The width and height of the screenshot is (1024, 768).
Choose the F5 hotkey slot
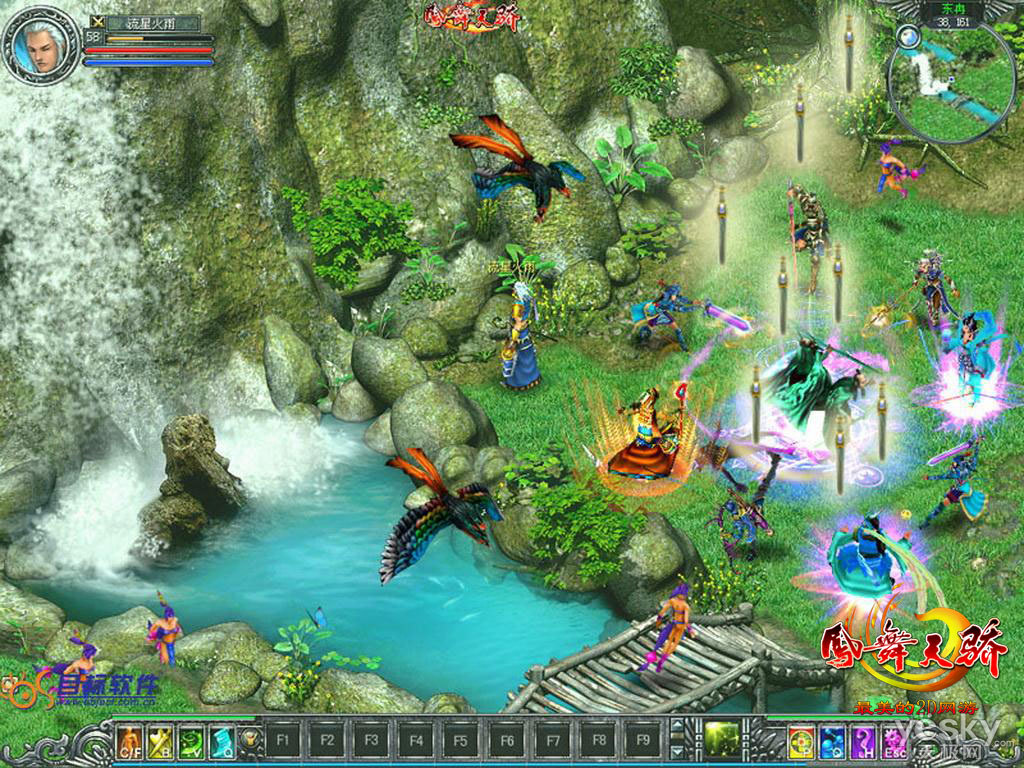click(459, 741)
